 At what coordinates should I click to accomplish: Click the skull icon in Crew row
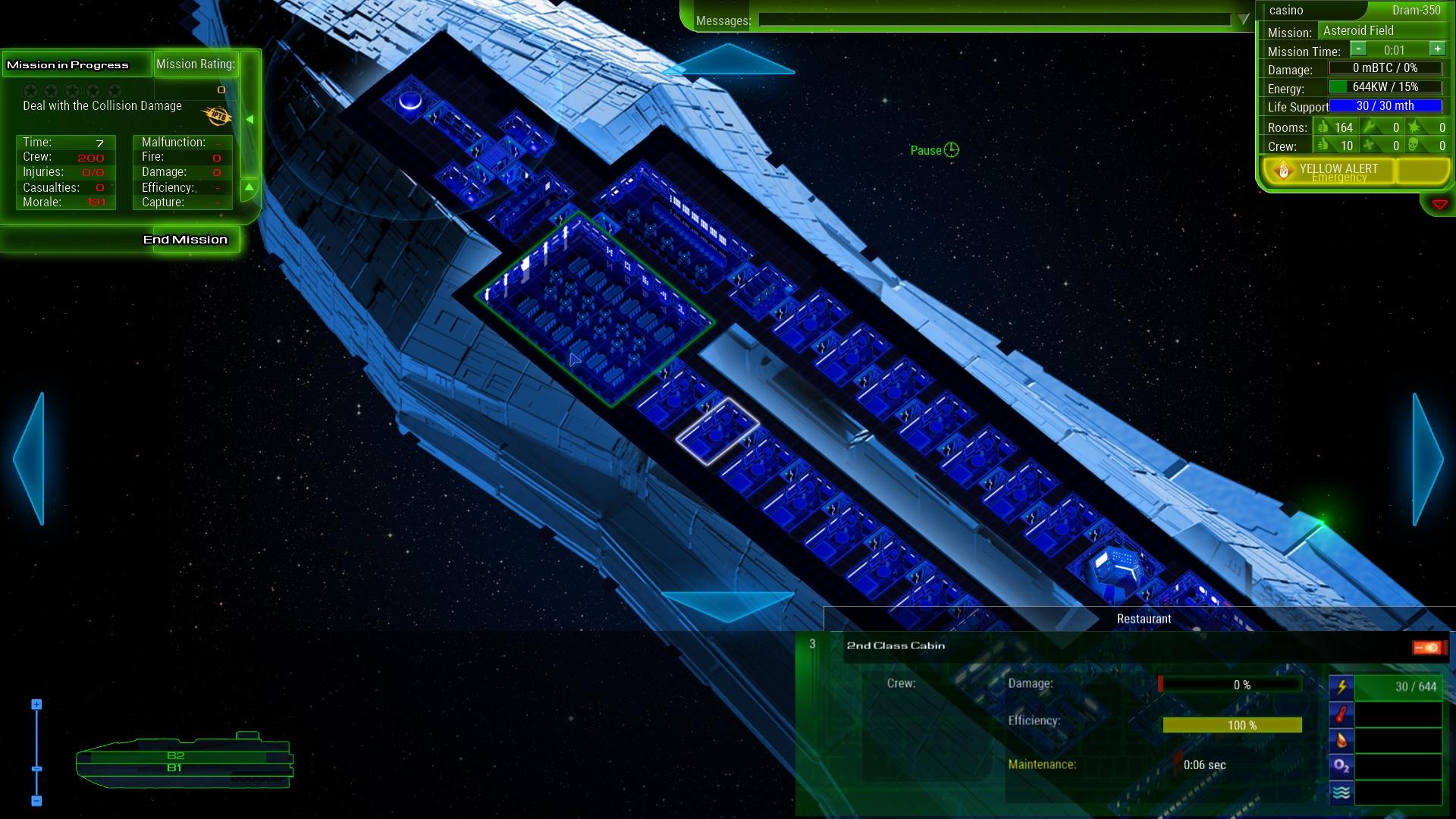coord(1411,146)
